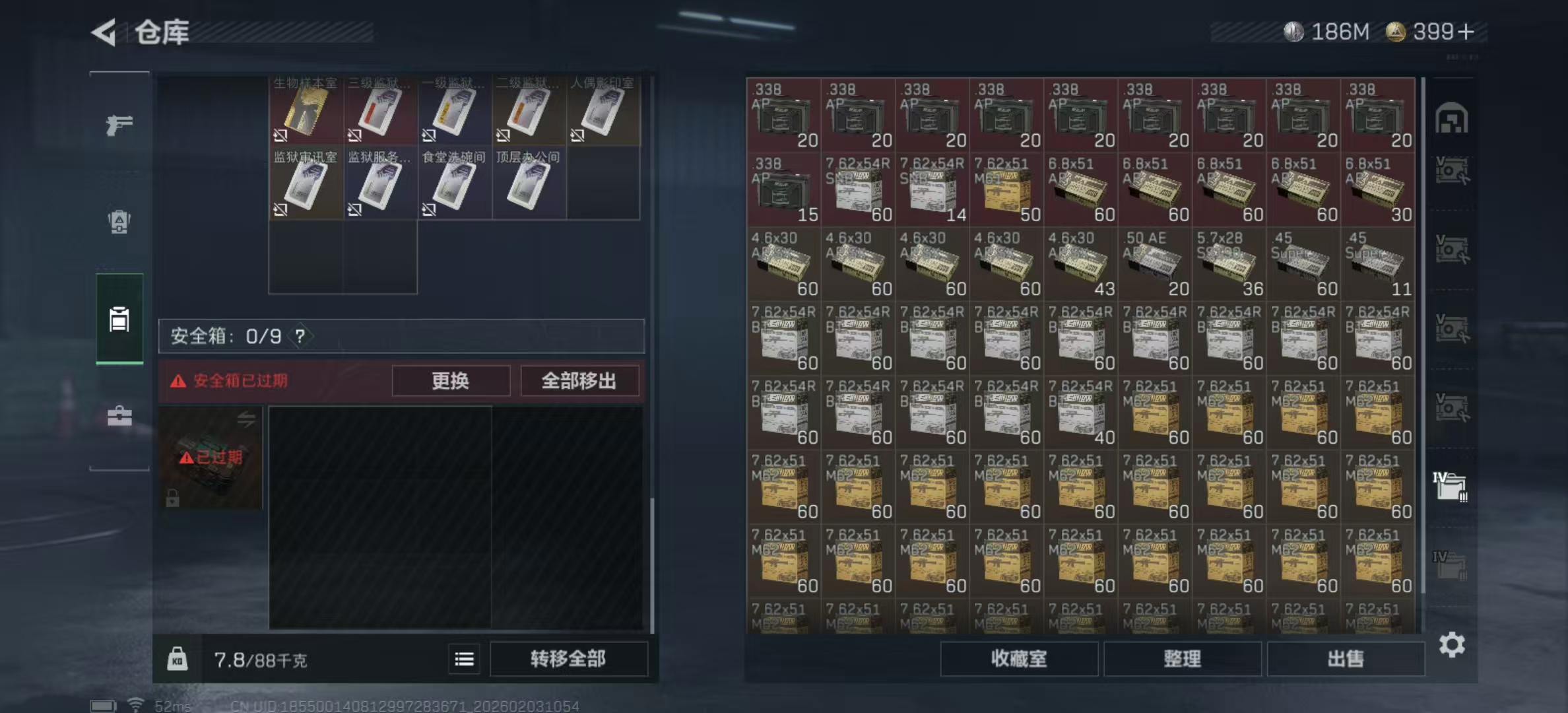This screenshot has height=713, width=1568.
Task: Click 整理 to sort the inventory
Action: coord(1181,660)
